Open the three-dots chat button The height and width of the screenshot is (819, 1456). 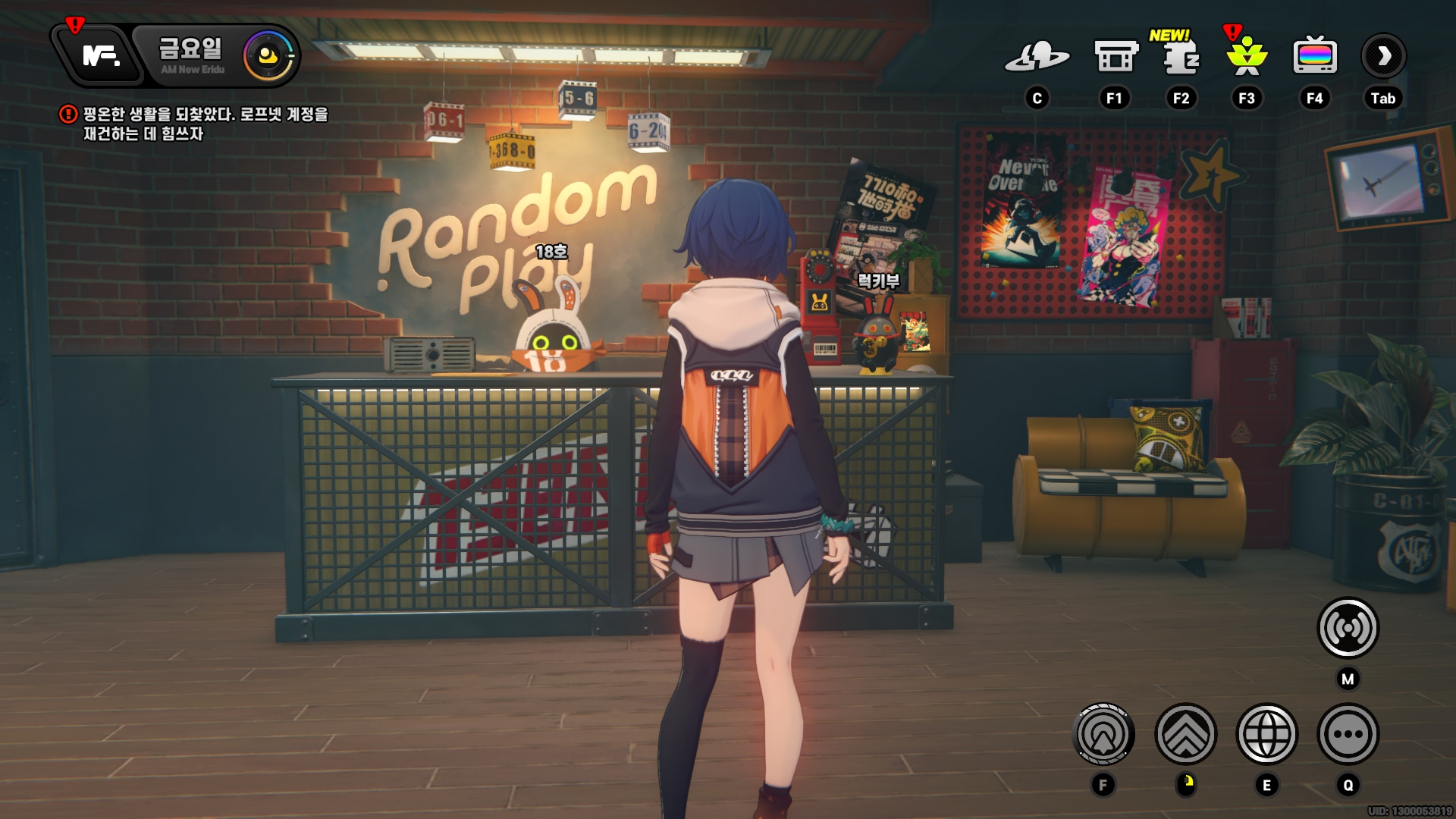[x=1348, y=734]
